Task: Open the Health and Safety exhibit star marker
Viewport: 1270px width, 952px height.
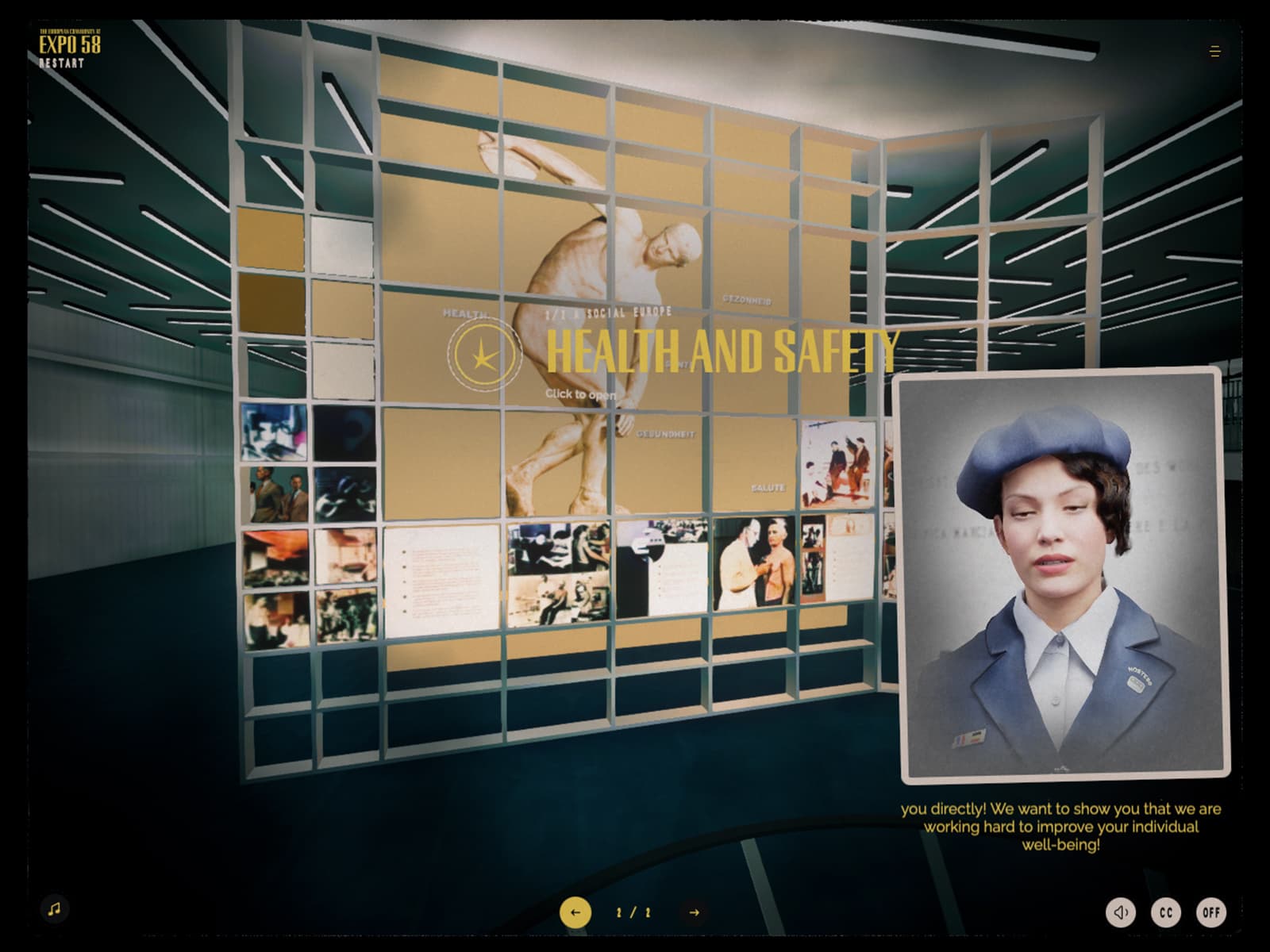Action: click(483, 355)
